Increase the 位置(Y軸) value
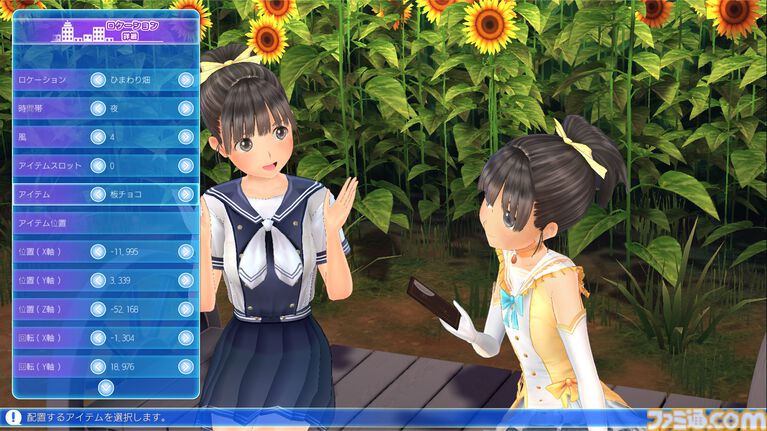 186,280
